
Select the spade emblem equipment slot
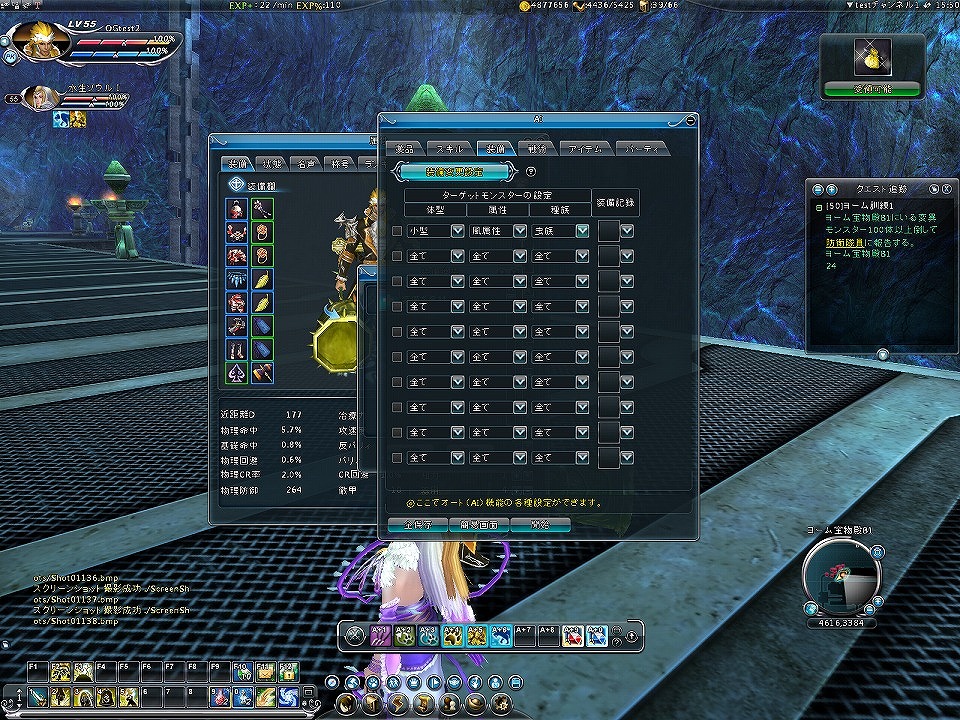click(237, 372)
